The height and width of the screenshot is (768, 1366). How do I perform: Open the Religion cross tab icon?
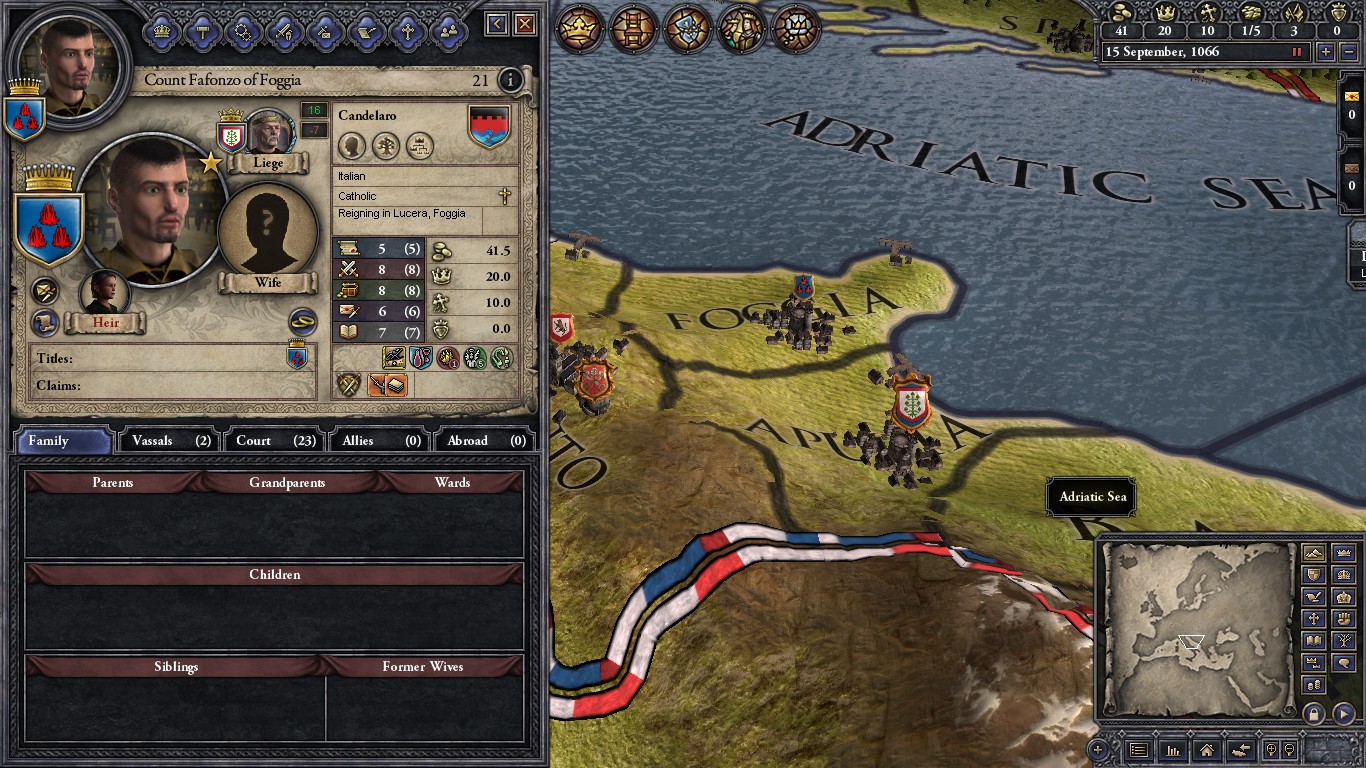point(407,31)
